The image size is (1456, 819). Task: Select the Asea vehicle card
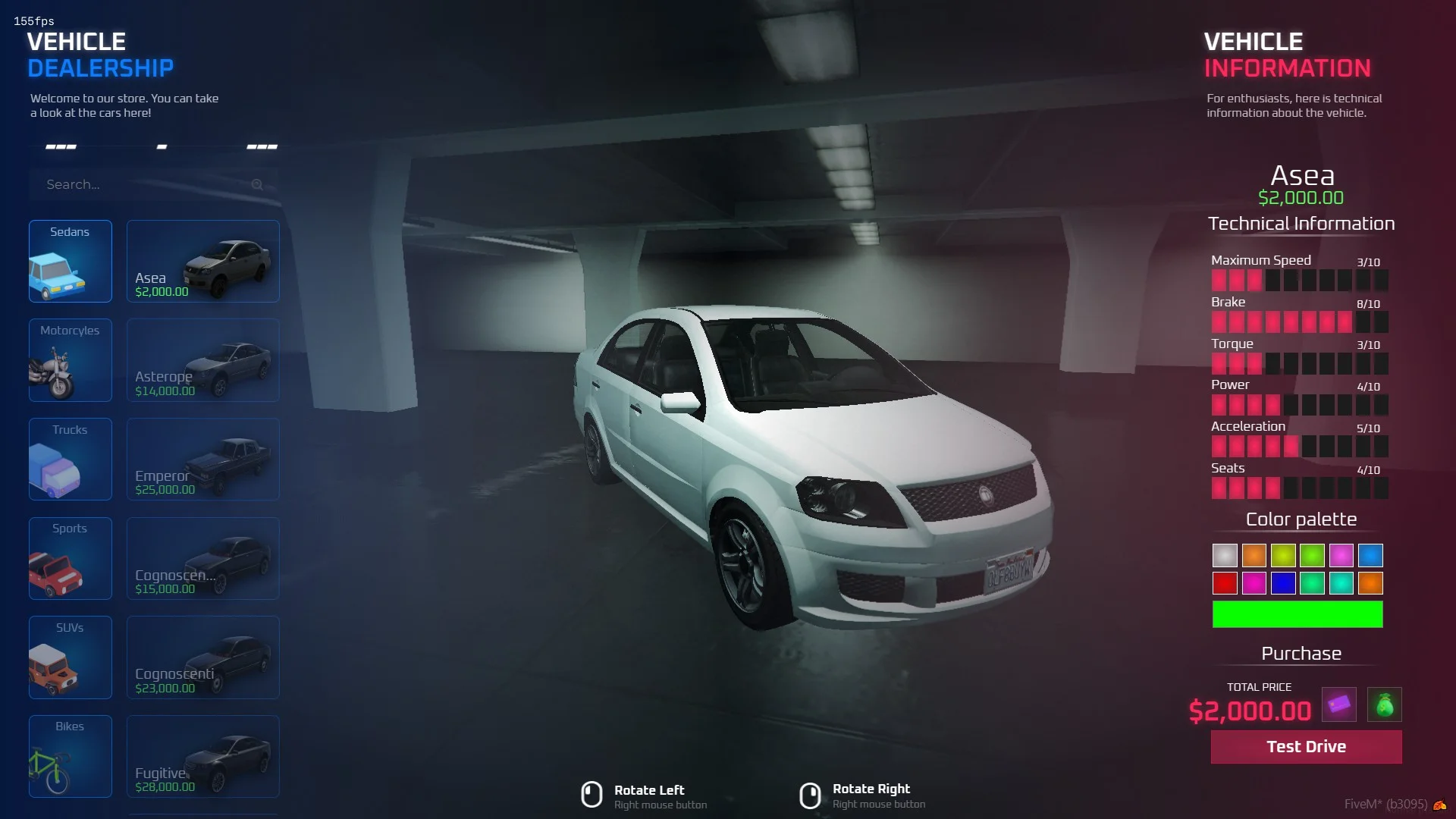pyautogui.click(x=203, y=261)
